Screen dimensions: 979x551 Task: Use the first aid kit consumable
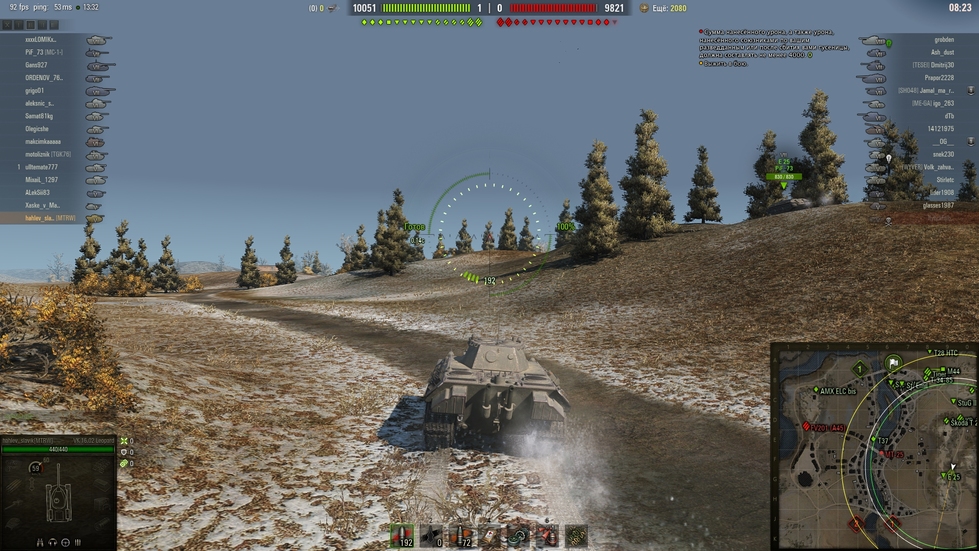[490, 535]
